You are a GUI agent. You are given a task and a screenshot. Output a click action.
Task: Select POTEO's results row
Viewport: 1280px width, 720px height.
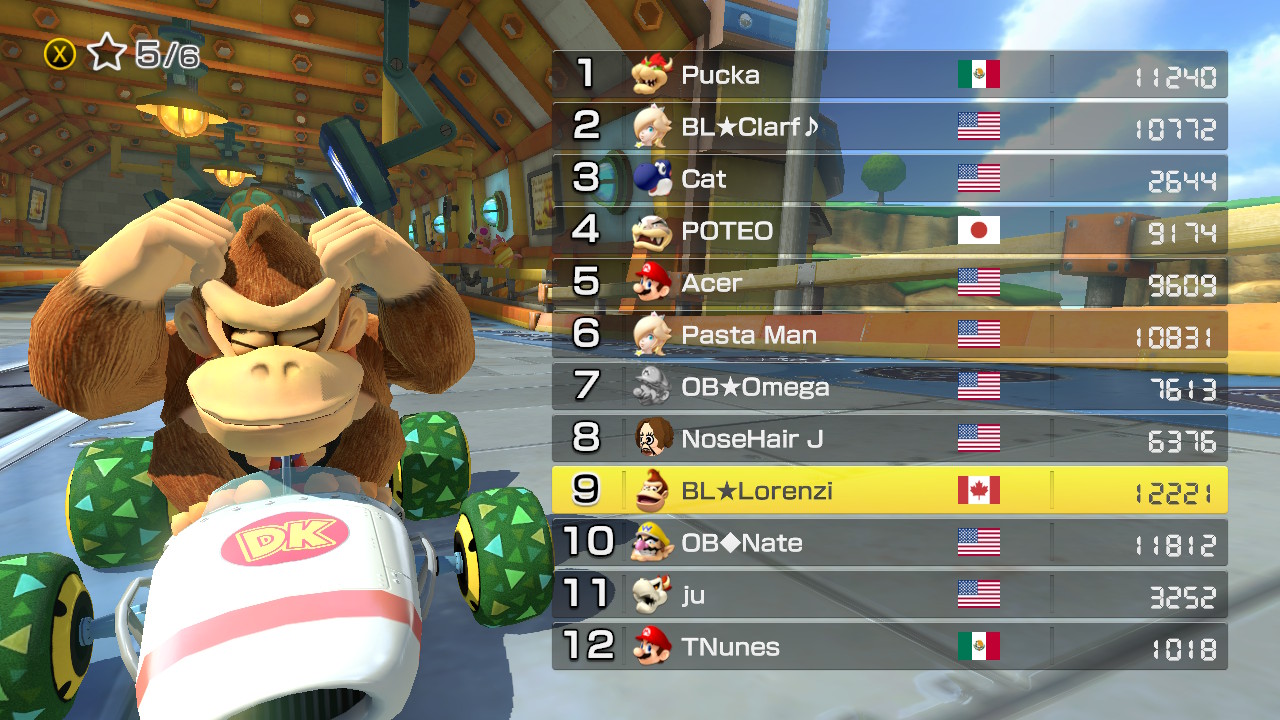tap(889, 231)
